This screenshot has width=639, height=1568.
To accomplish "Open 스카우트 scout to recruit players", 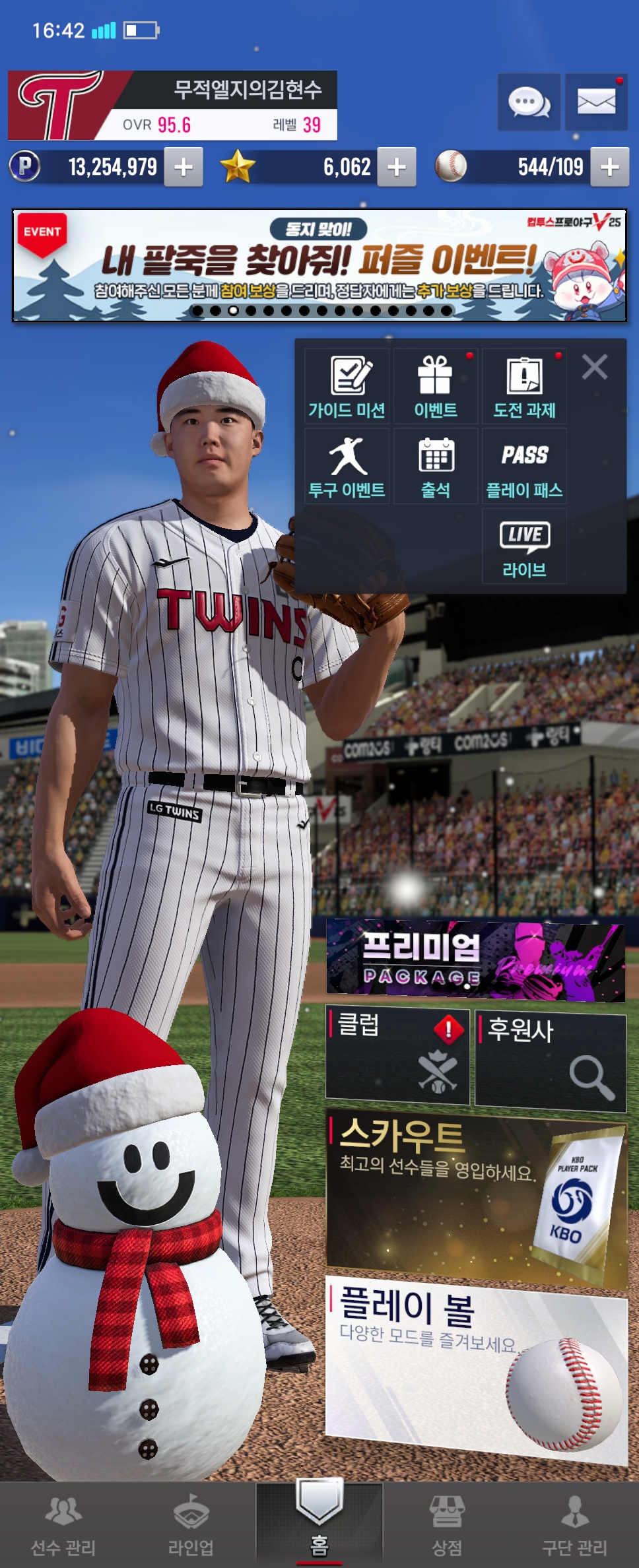I will pyautogui.click(x=476, y=1196).
